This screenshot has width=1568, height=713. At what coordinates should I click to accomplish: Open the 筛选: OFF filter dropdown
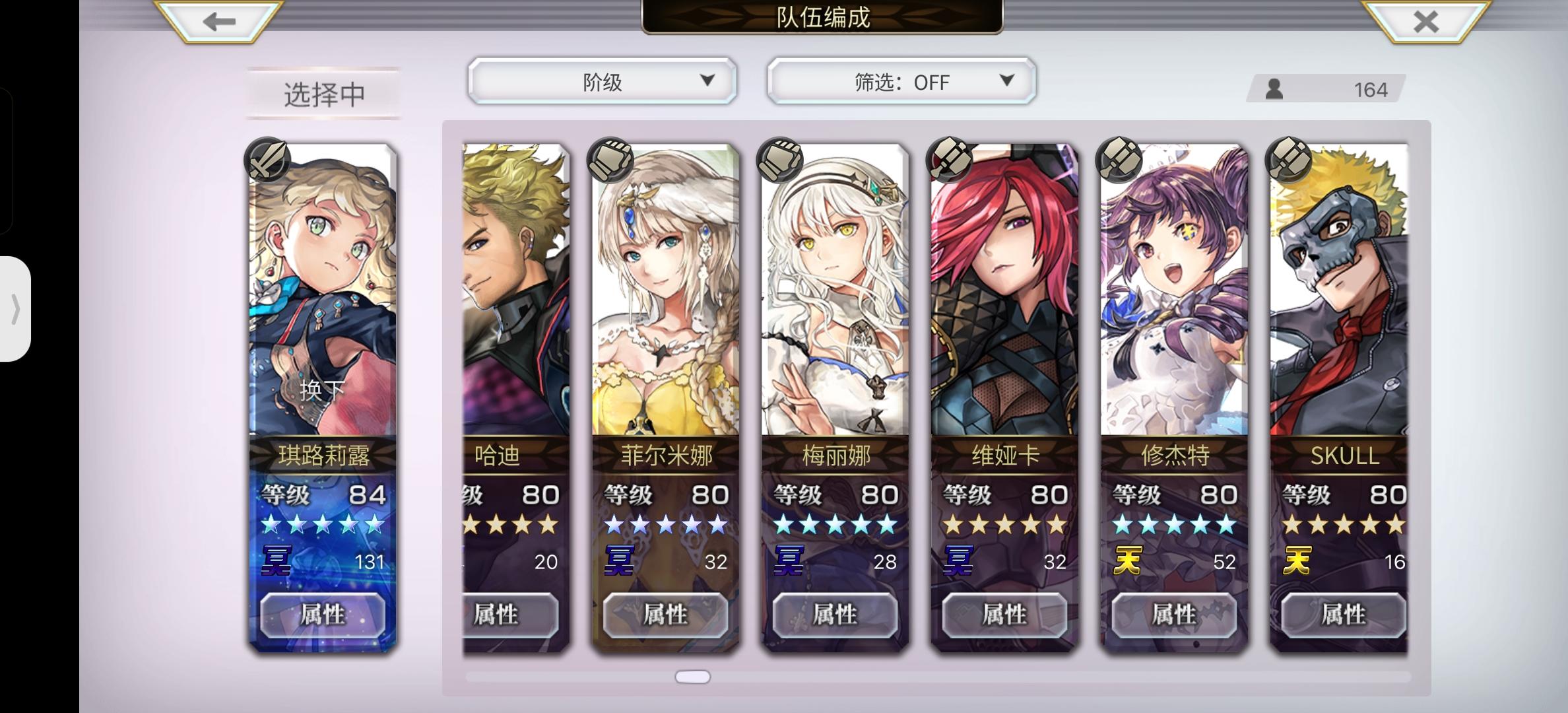pos(899,81)
